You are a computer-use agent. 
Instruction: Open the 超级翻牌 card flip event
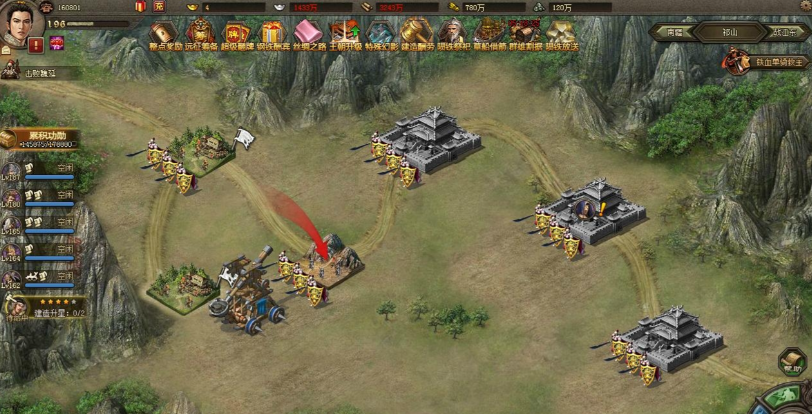pyautogui.click(x=236, y=37)
